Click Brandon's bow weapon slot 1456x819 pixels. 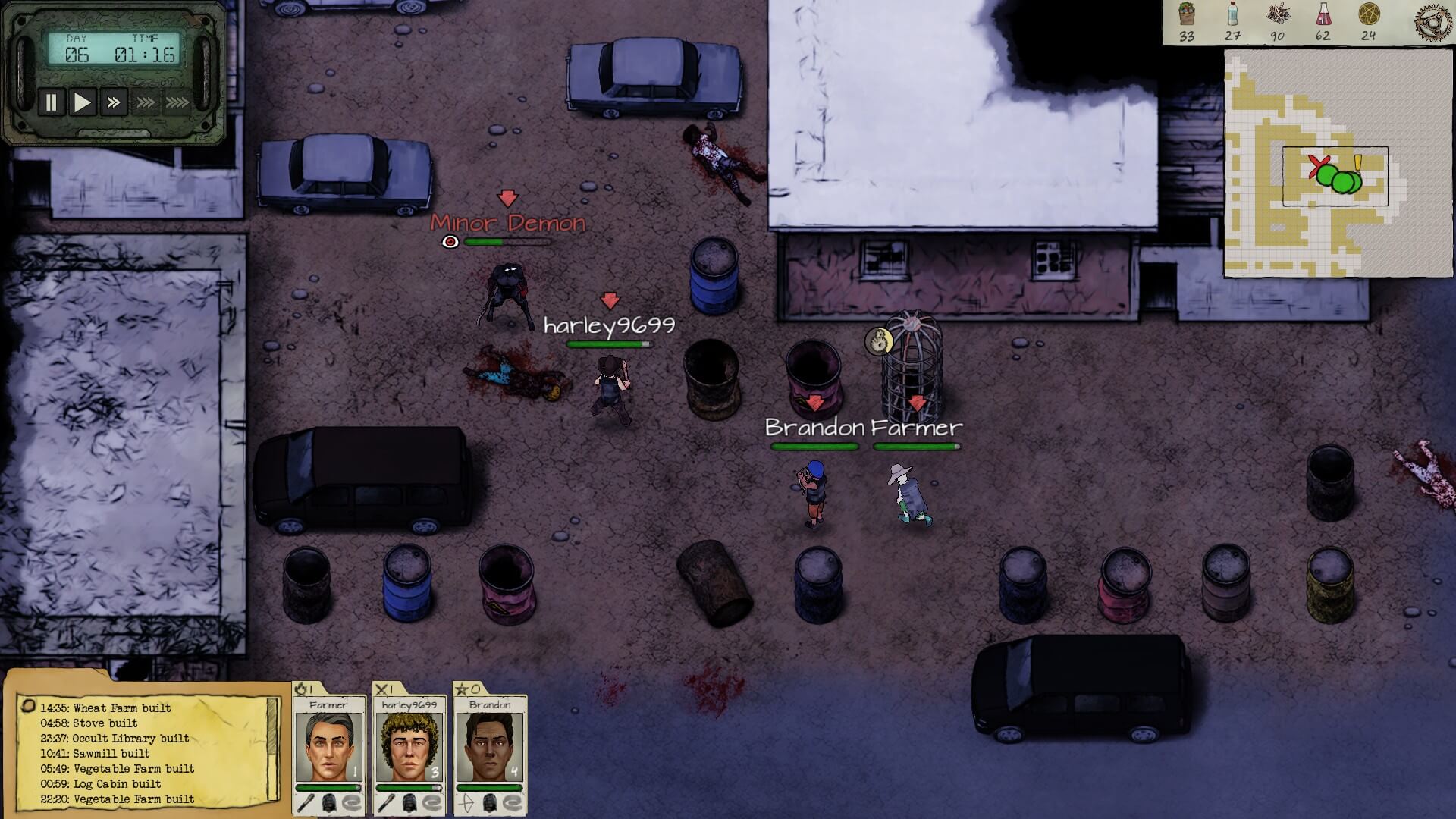click(x=466, y=803)
